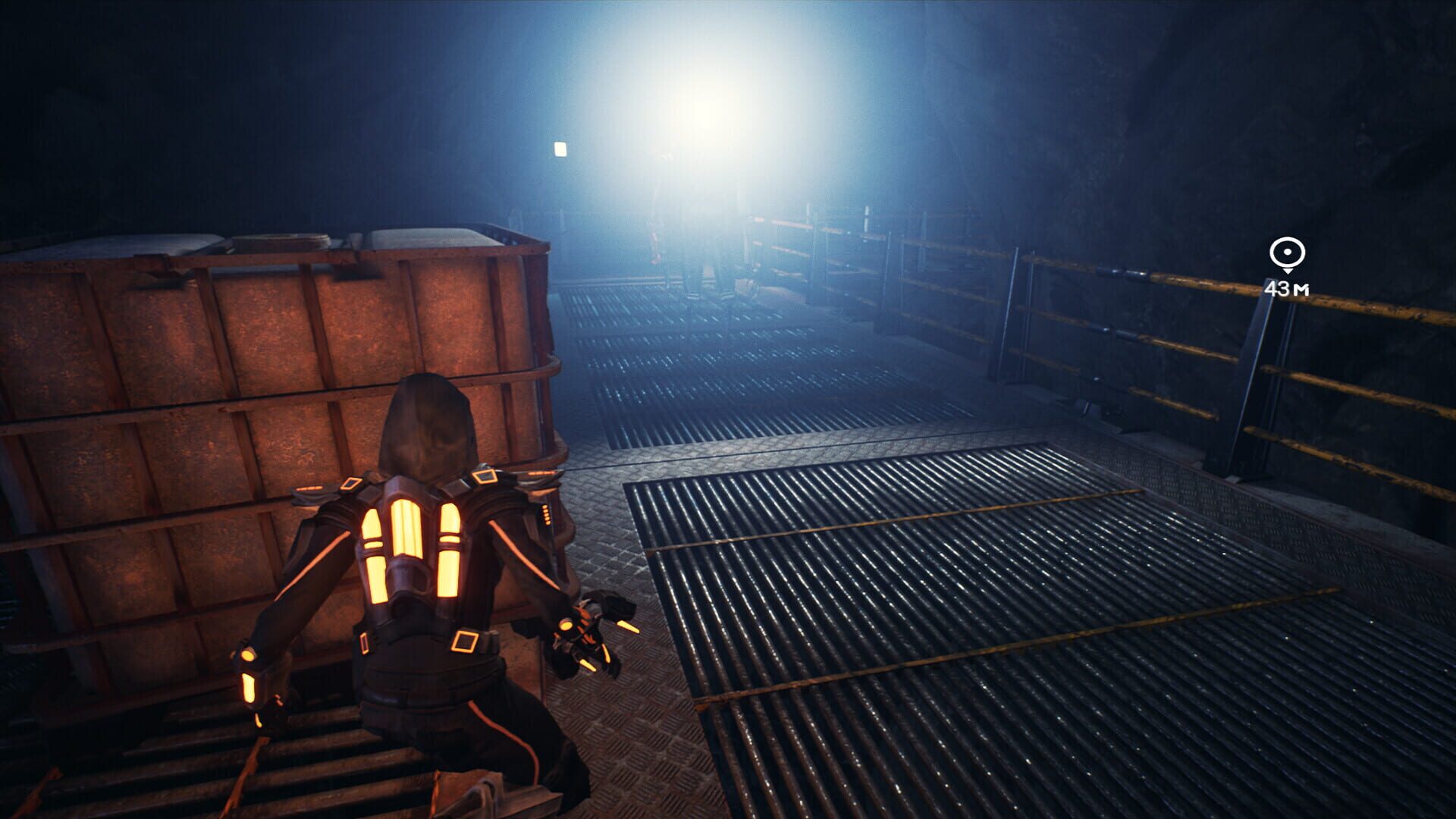Click the circular objective pin above the railing

(x=1287, y=250)
